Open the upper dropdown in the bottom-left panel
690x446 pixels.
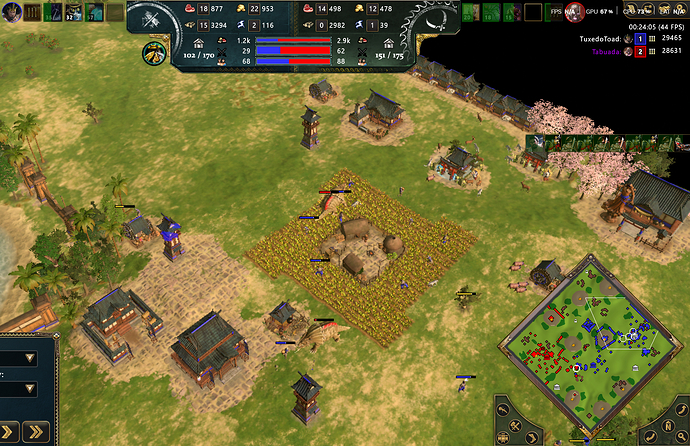coord(29,357)
